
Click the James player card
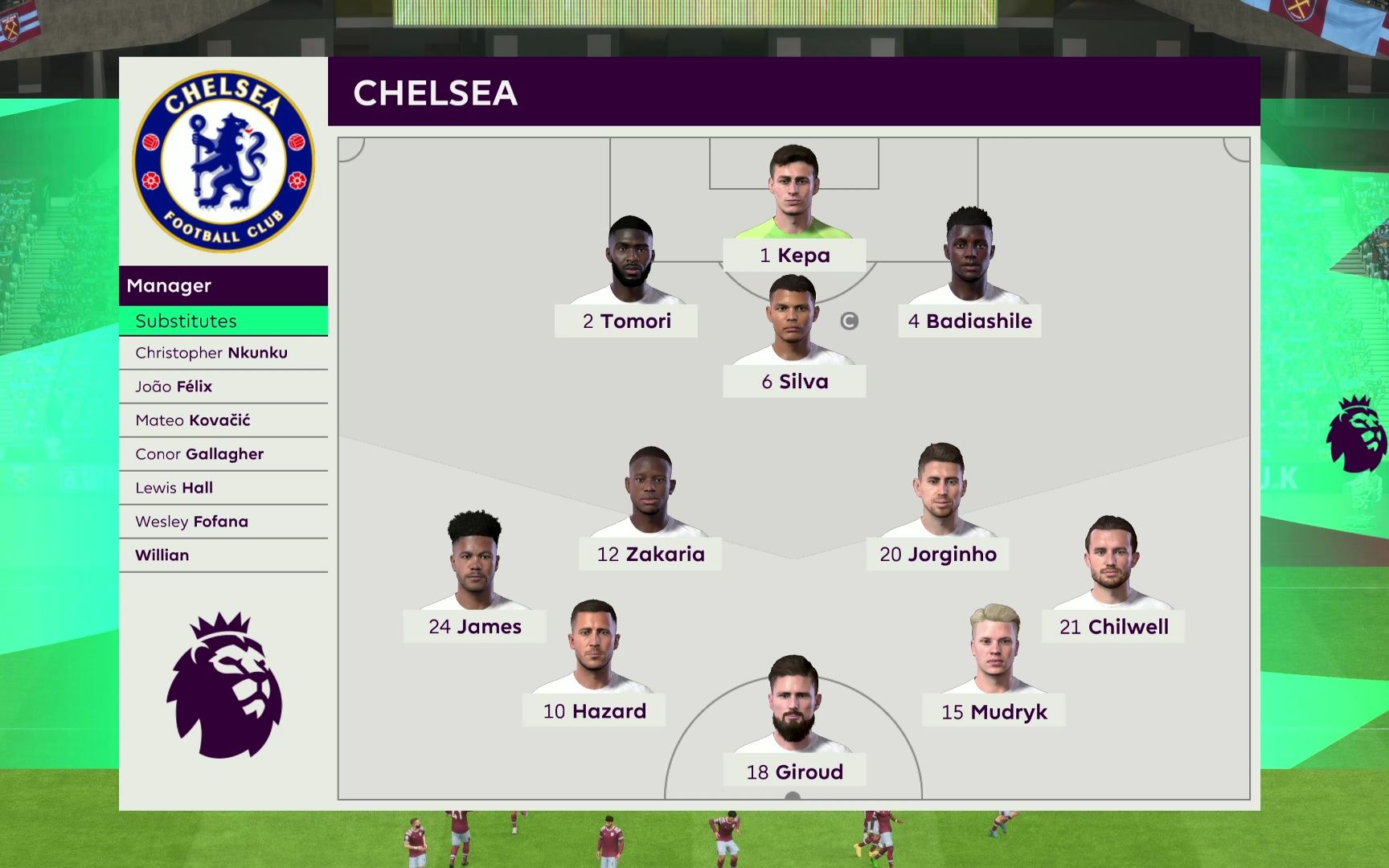(475, 626)
